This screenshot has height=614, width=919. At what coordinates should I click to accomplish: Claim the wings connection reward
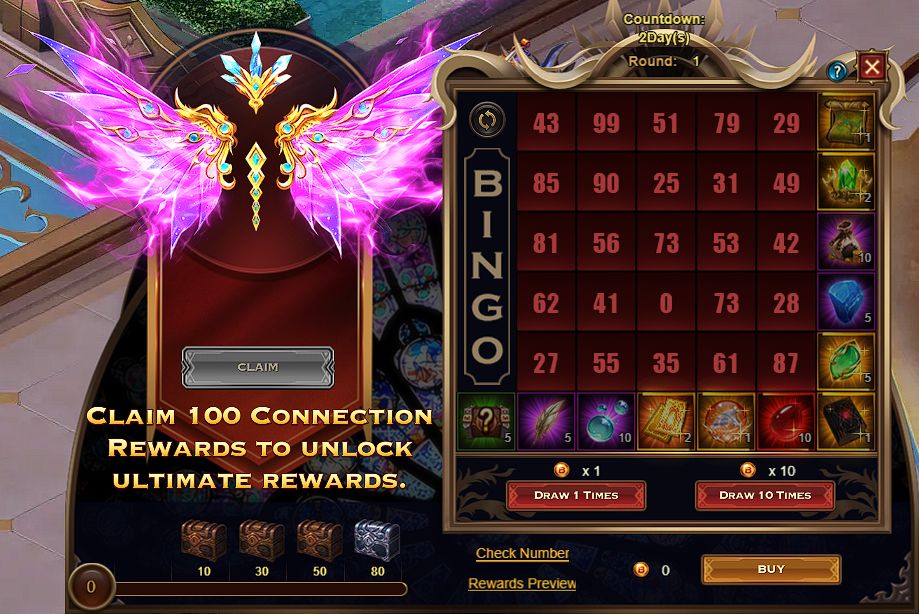(257, 367)
